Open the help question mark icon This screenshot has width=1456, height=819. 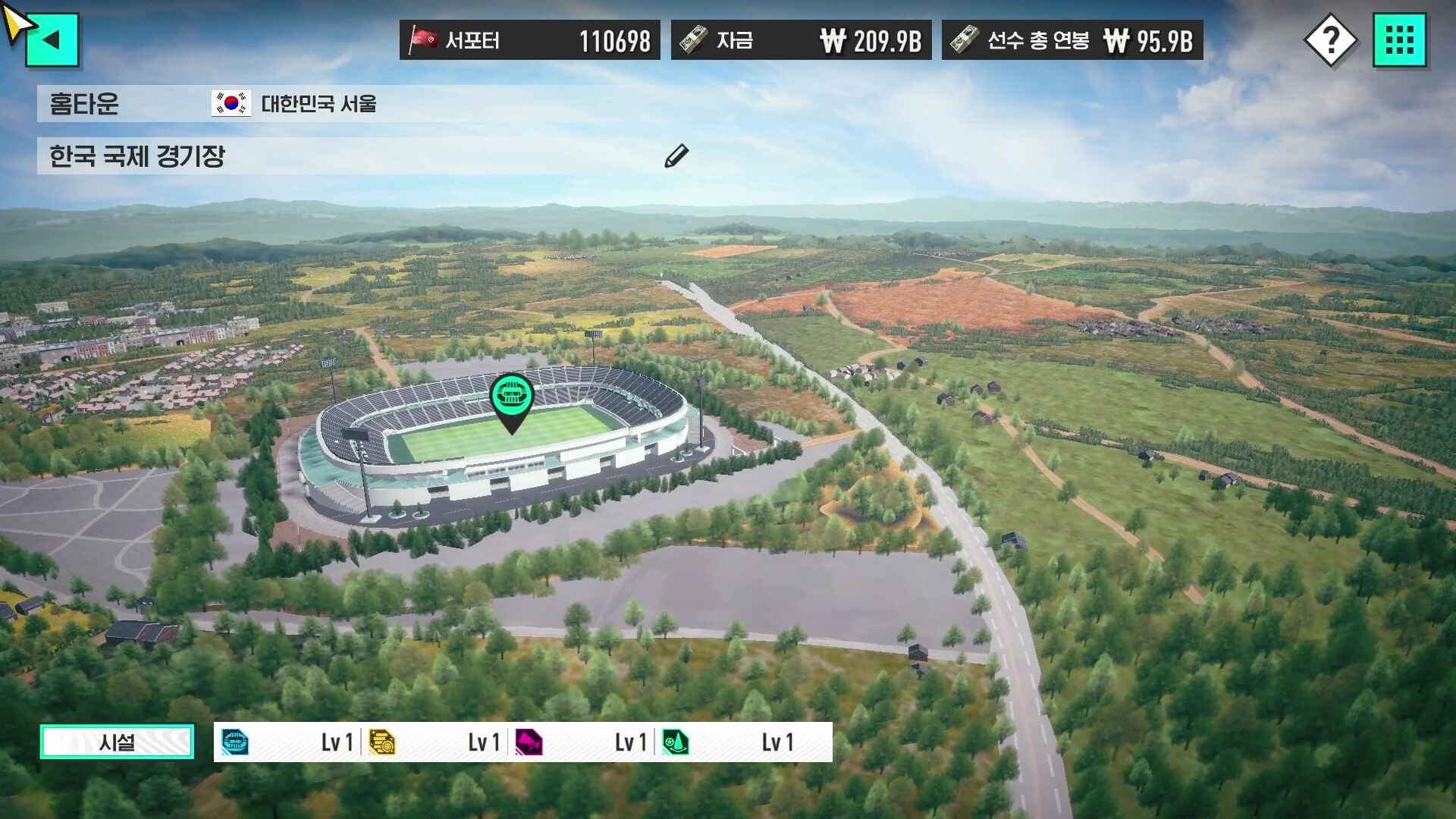pyautogui.click(x=1333, y=39)
